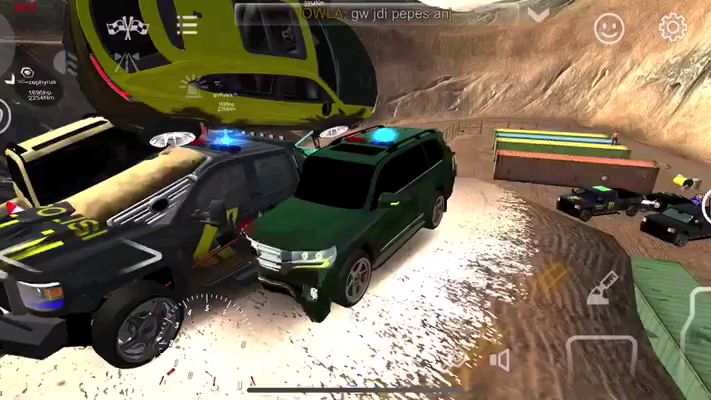The image size is (711, 400).
Task: Open the smiley emote menu
Action: tap(608, 28)
